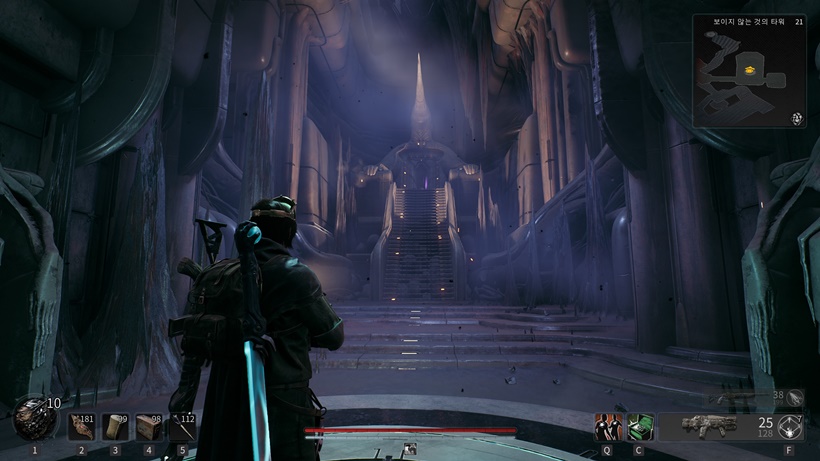This screenshot has width=820, height=461.
Task: Pick the needle item with 112 count
Action: 182,427
